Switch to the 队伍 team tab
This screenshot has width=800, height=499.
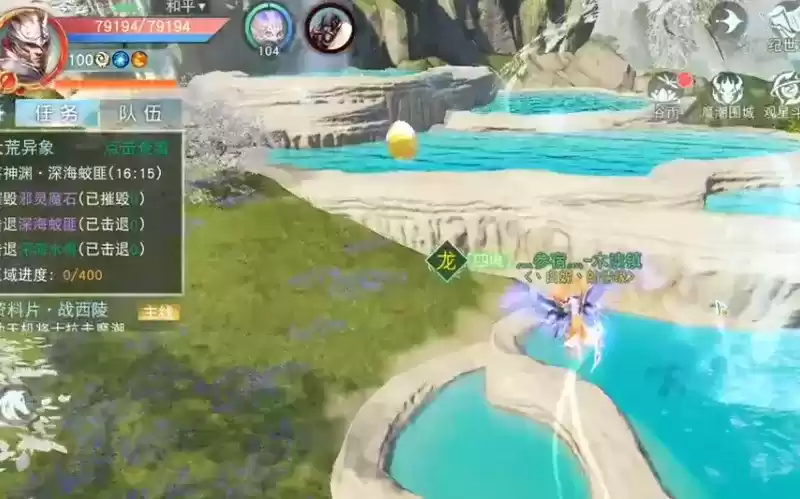point(140,113)
